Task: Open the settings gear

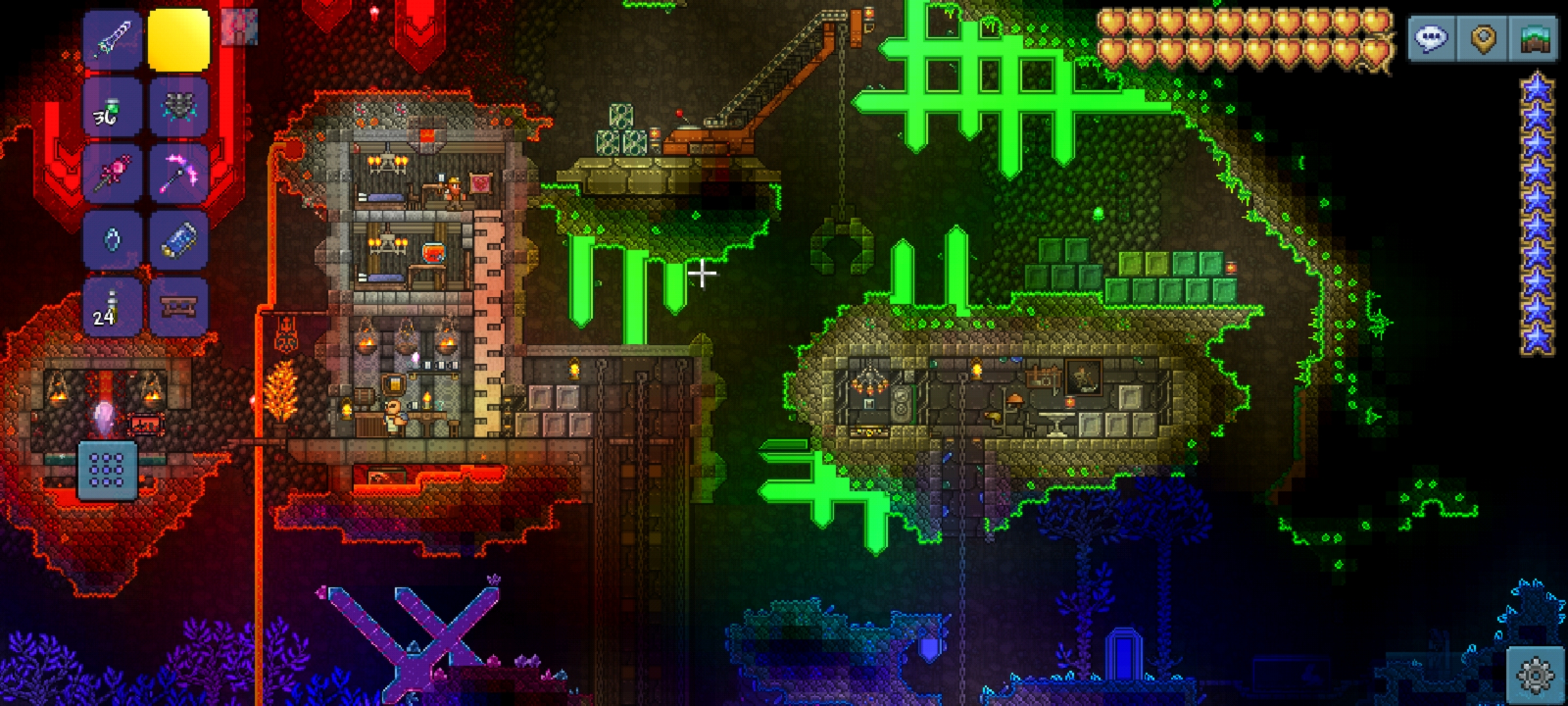Action: pyautogui.click(x=1535, y=675)
